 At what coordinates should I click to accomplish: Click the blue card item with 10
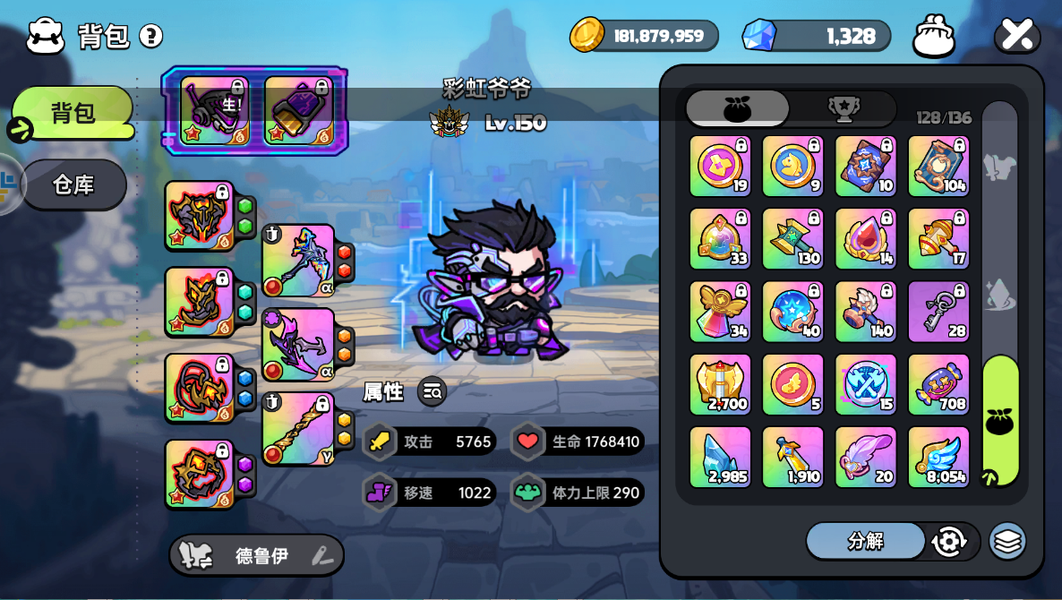tap(865, 166)
